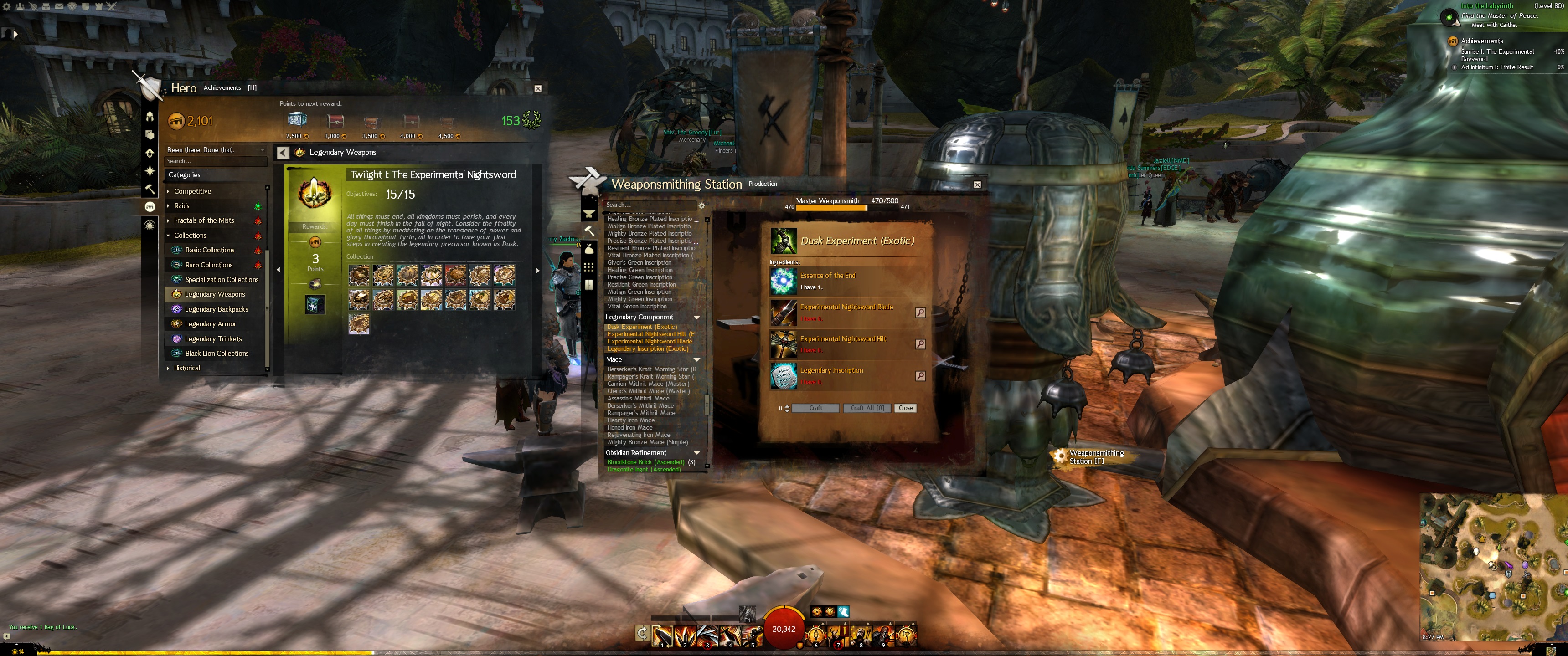The height and width of the screenshot is (656, 1568).
Task: Select Experimental Nightsword Blade recipe in list
Action: (650, 341)
